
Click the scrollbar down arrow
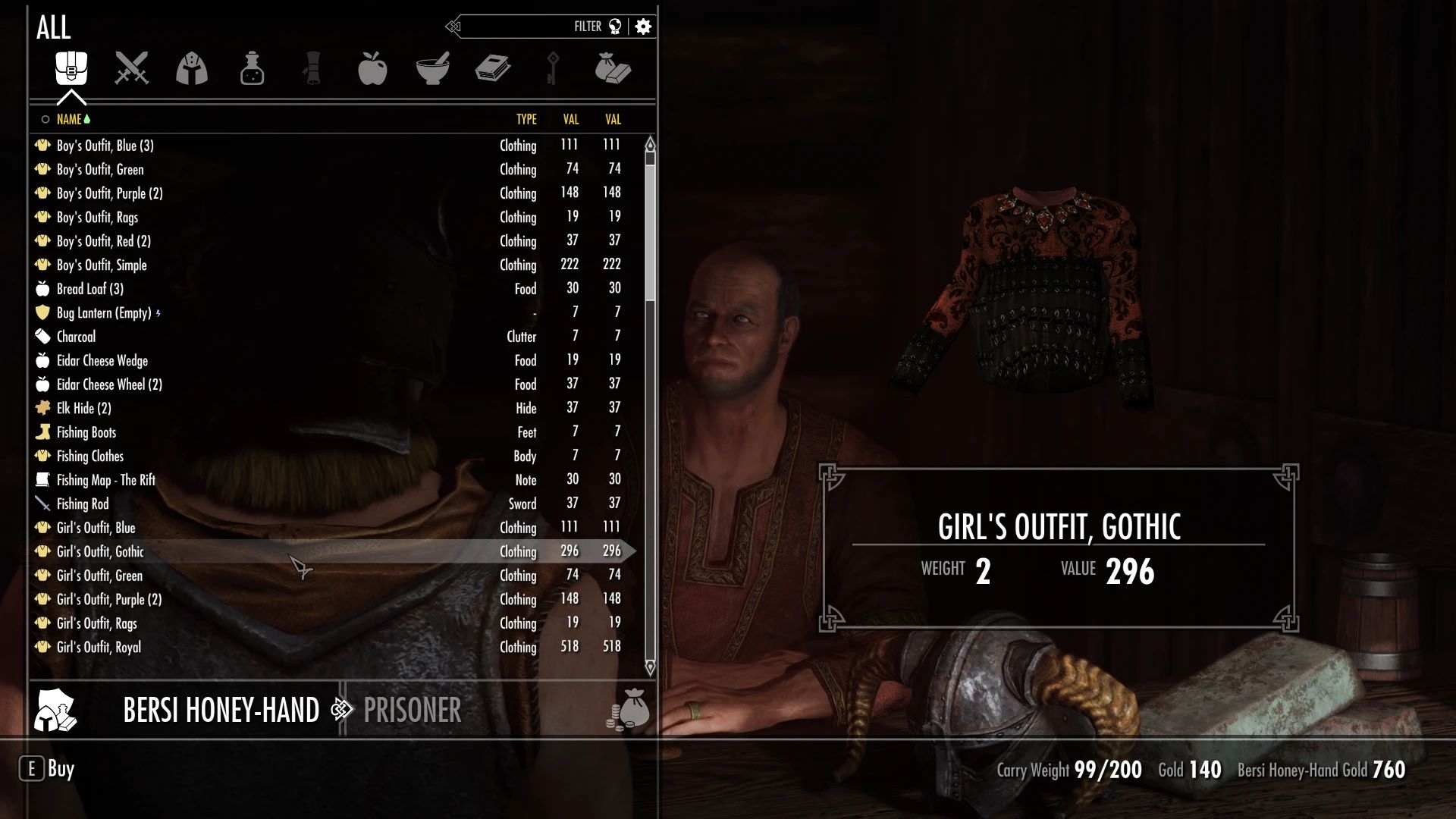coord(649,669)
